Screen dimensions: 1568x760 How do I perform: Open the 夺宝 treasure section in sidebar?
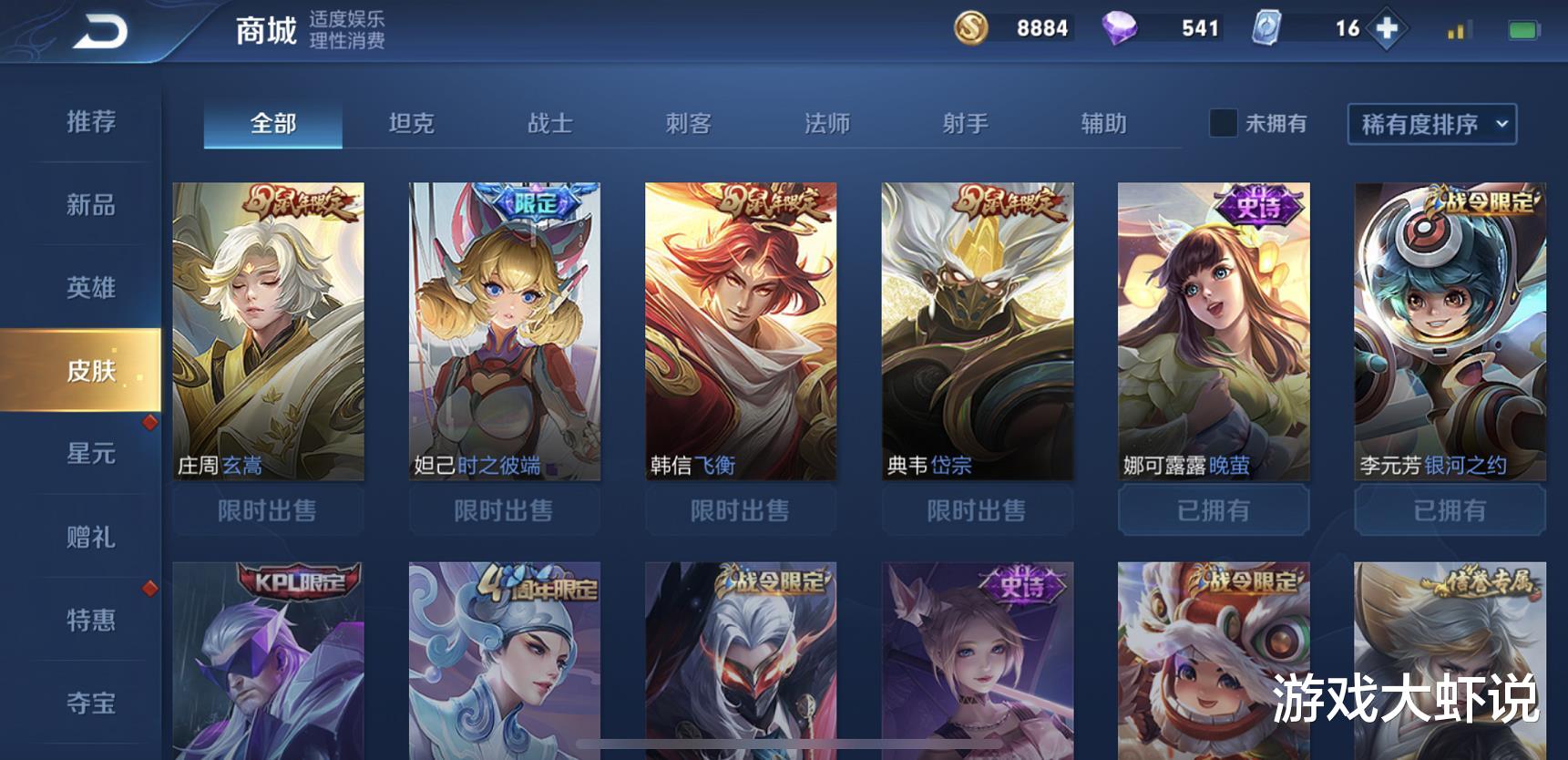click(x=88, y=703)
